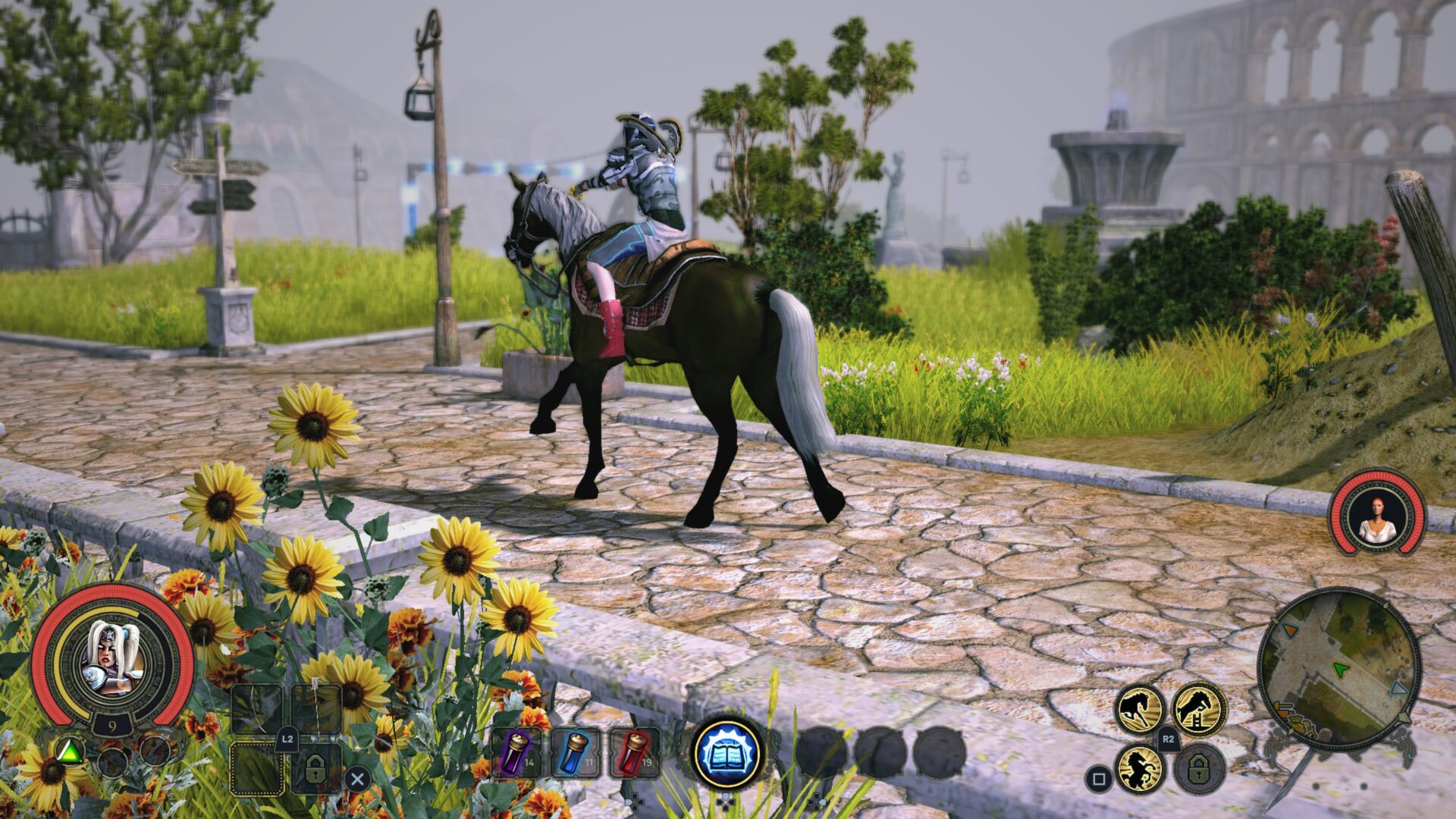1456x819 pixels.
Task: Click the white-haired hero portrait
Action: coord(114,658)
